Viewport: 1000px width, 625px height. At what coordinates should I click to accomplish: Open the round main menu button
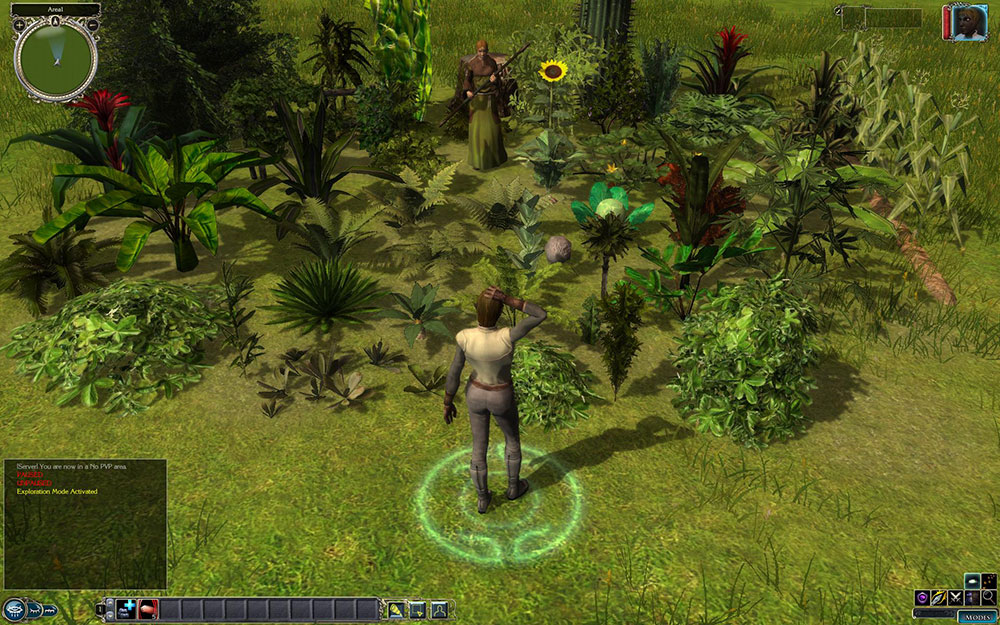15,609
